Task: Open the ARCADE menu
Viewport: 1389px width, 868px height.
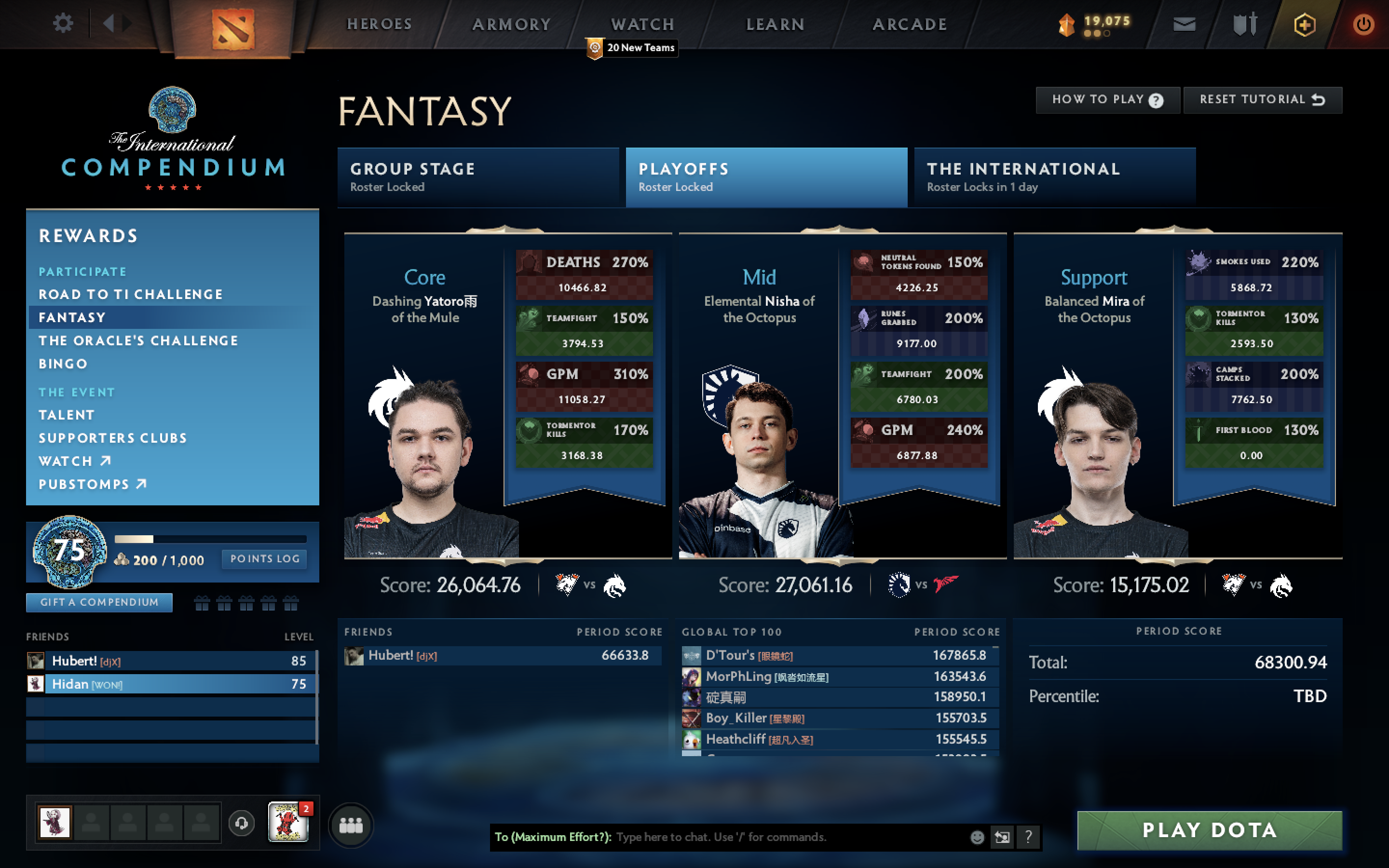Action: tap(909, 24)
